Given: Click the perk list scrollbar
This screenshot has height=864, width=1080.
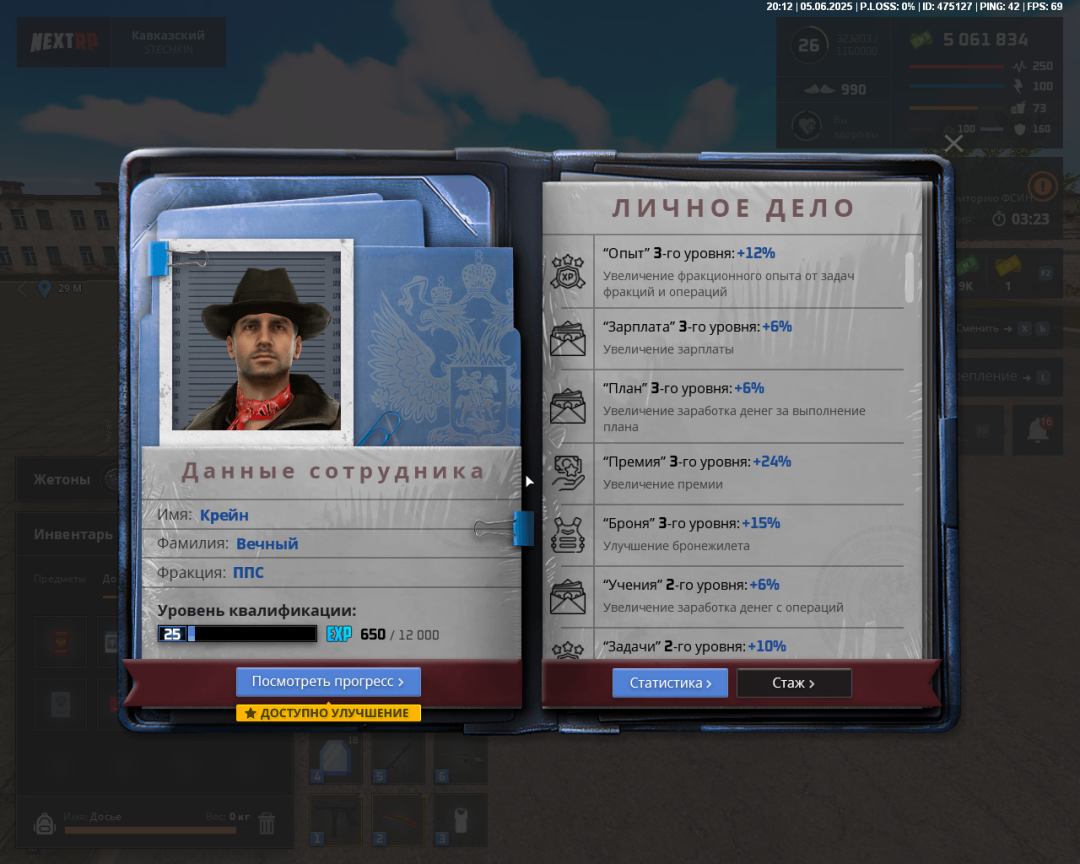Looking at the screenshot, I should [x=909, y=277].
